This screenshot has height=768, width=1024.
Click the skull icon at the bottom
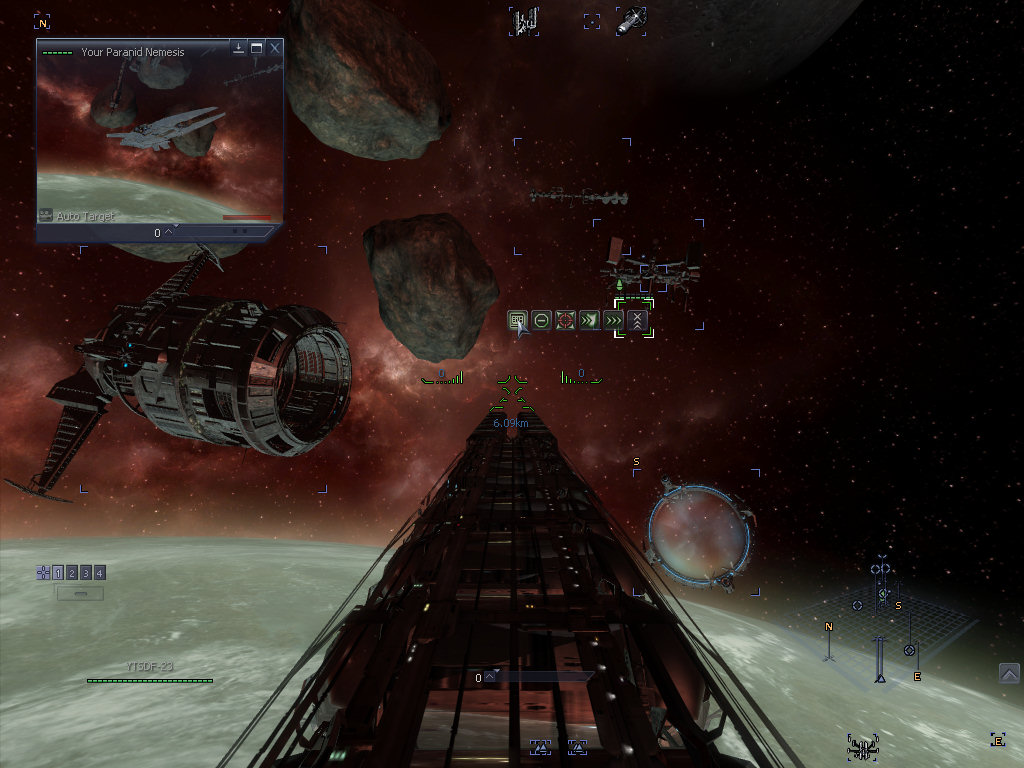click(862, 745)
